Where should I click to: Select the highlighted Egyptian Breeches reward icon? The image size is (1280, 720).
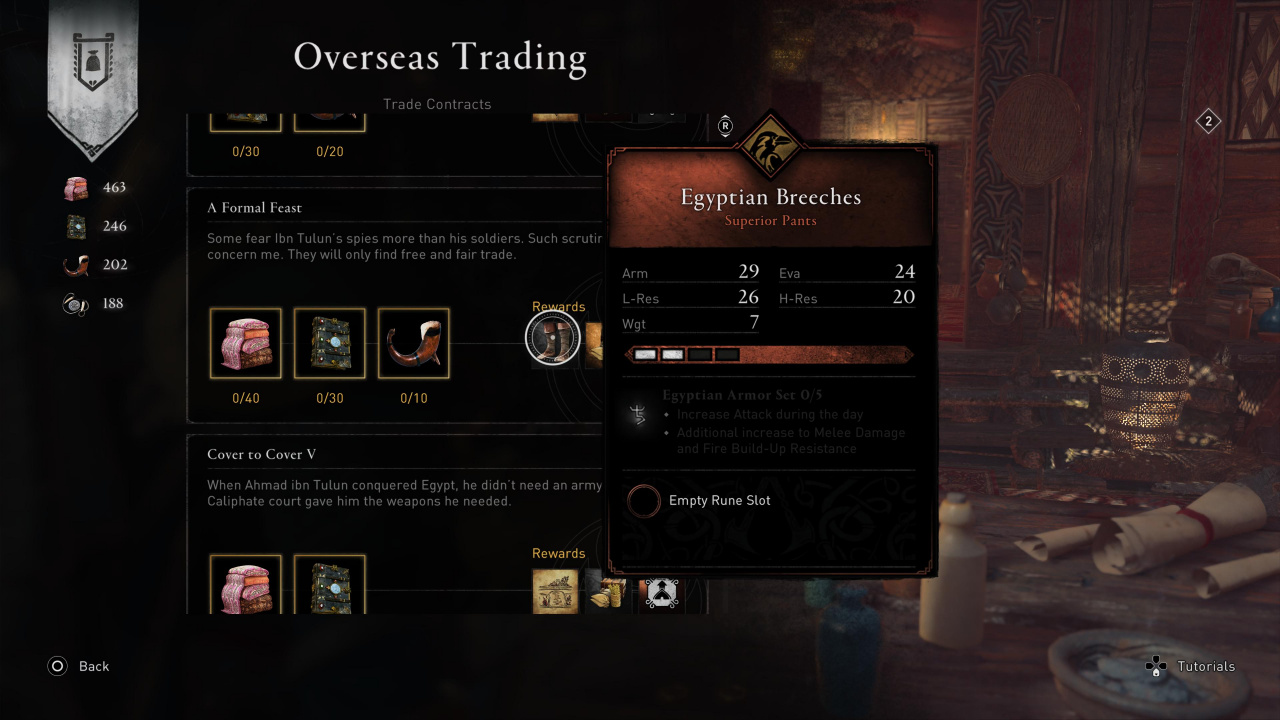pos(553,339)
